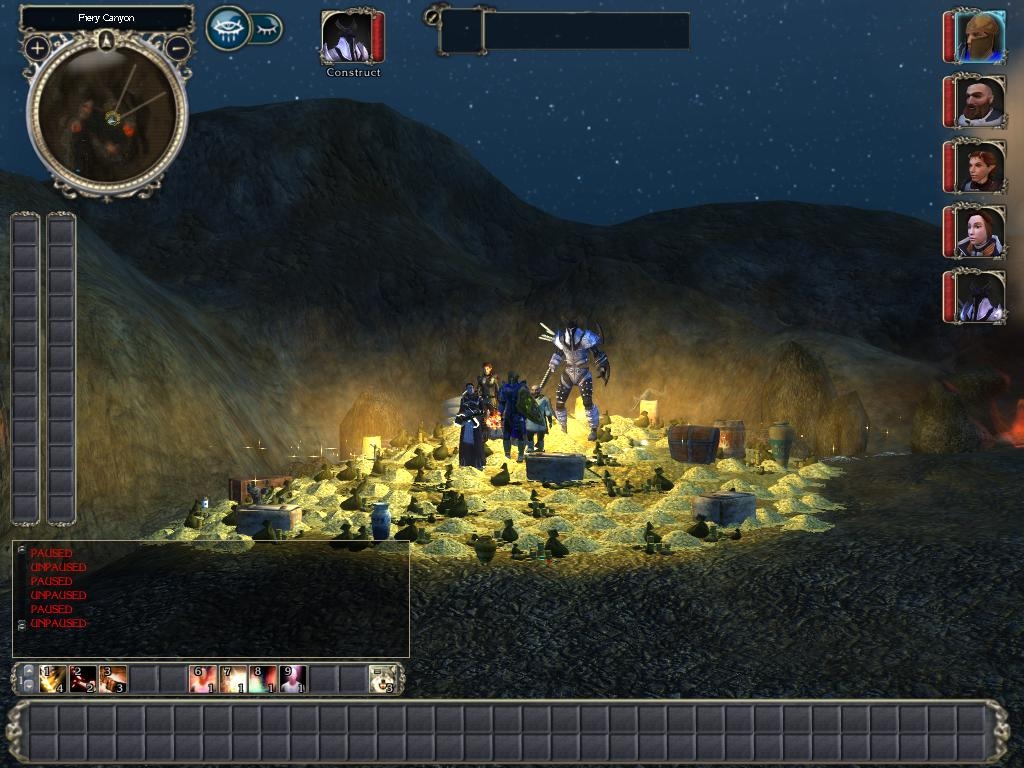Select the Construct target portrait
The height and width of the screenshot is (768, 1024).
(347, 38)
